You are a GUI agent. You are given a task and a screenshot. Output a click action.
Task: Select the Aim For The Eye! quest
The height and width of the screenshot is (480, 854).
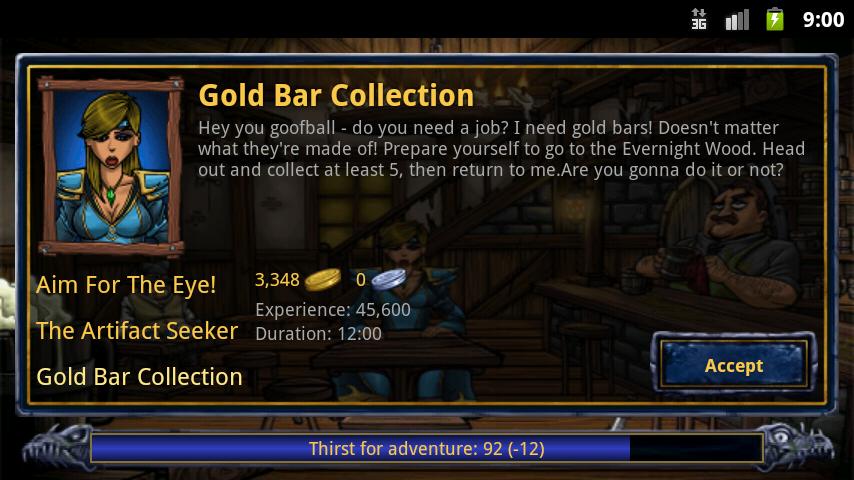point(126,285)
